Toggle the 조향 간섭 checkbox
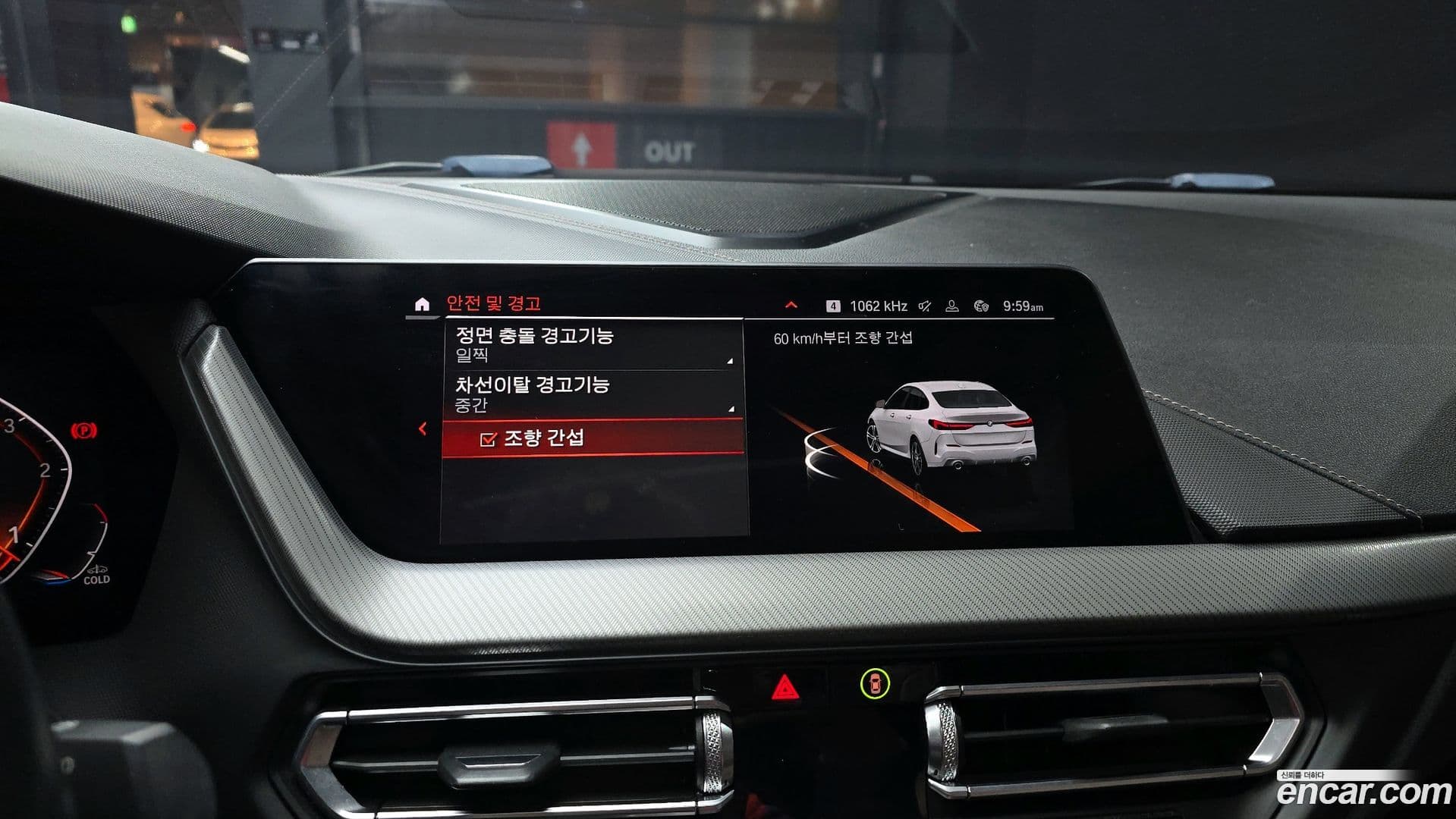Screen dimensions: 1456x819 click(489, 439)
